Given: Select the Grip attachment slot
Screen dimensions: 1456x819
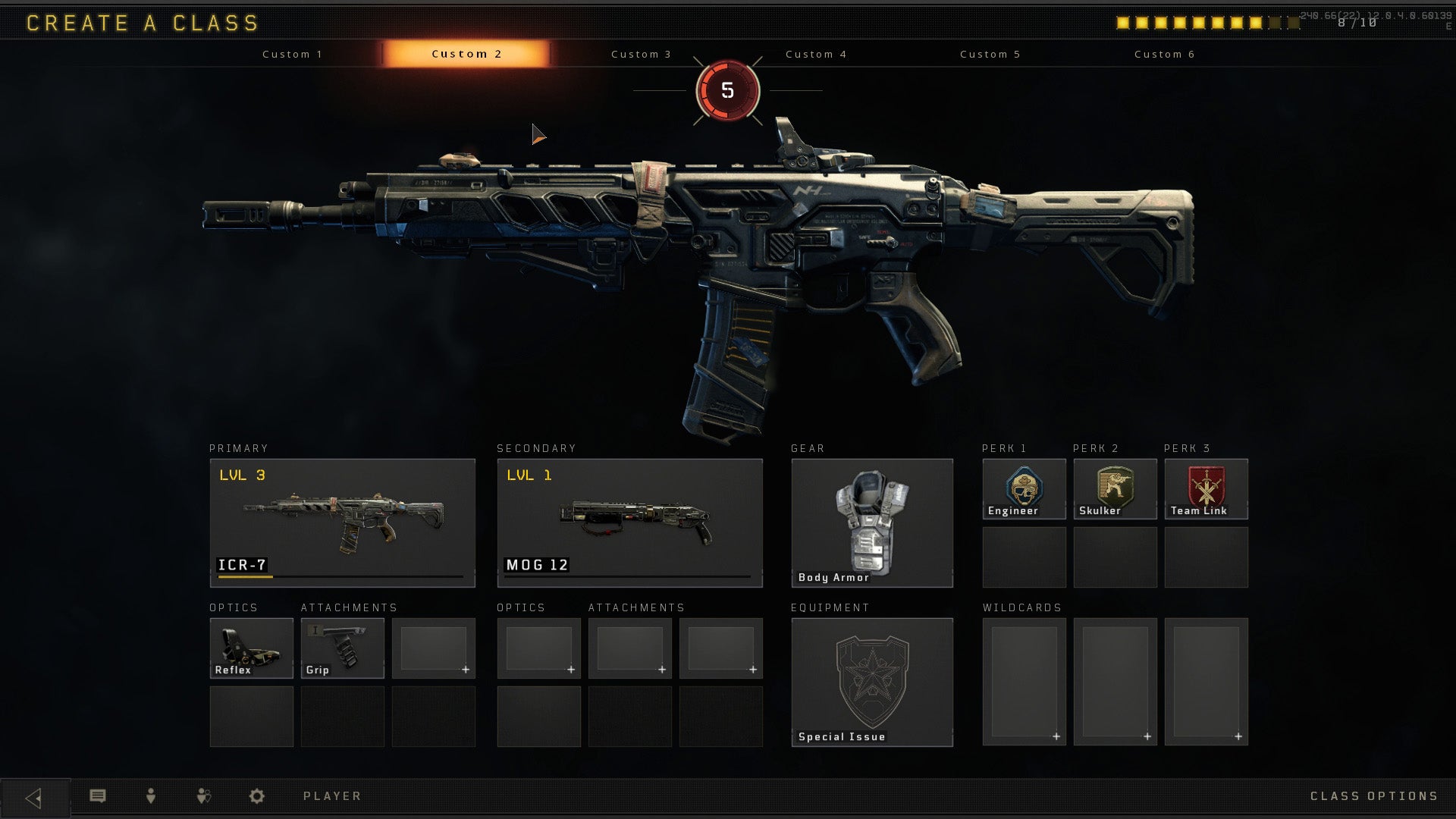Looking at the screenshot, I should coord(342,648).
